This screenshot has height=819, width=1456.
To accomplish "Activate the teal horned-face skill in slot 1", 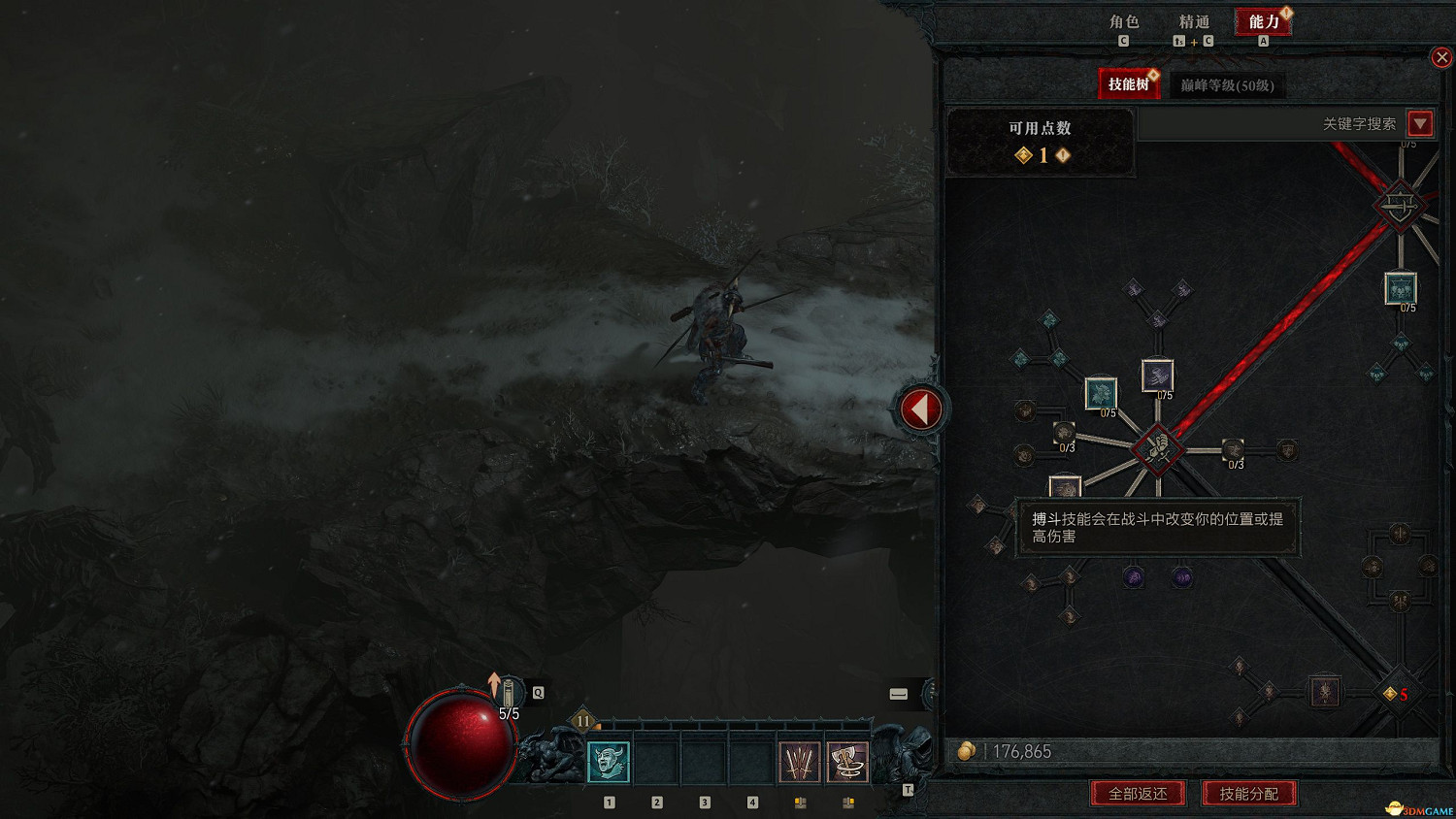I will tap(610, 762).
